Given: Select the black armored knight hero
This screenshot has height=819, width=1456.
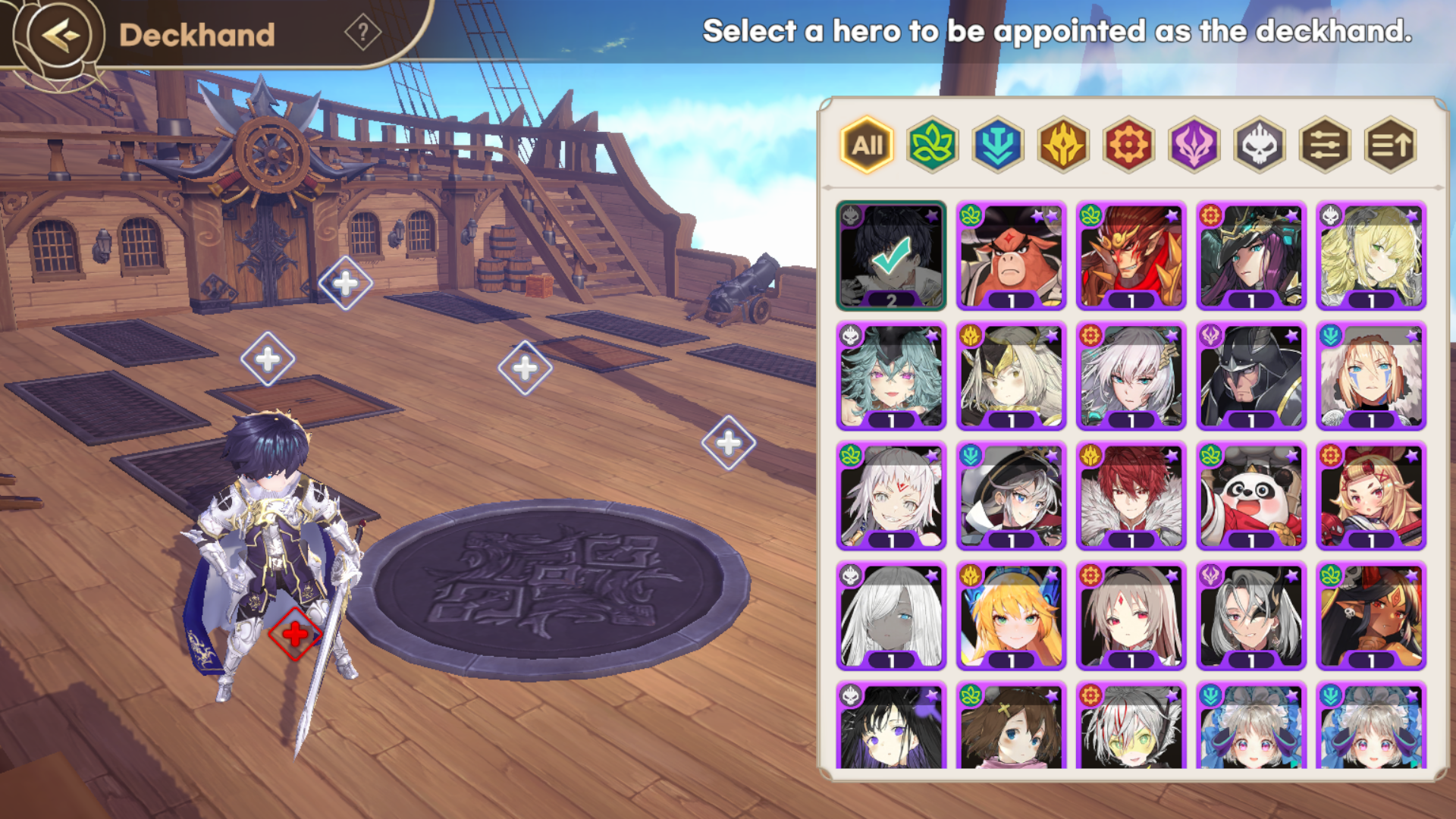Looking at the screenshot, I should click(x=1251, y=376).
